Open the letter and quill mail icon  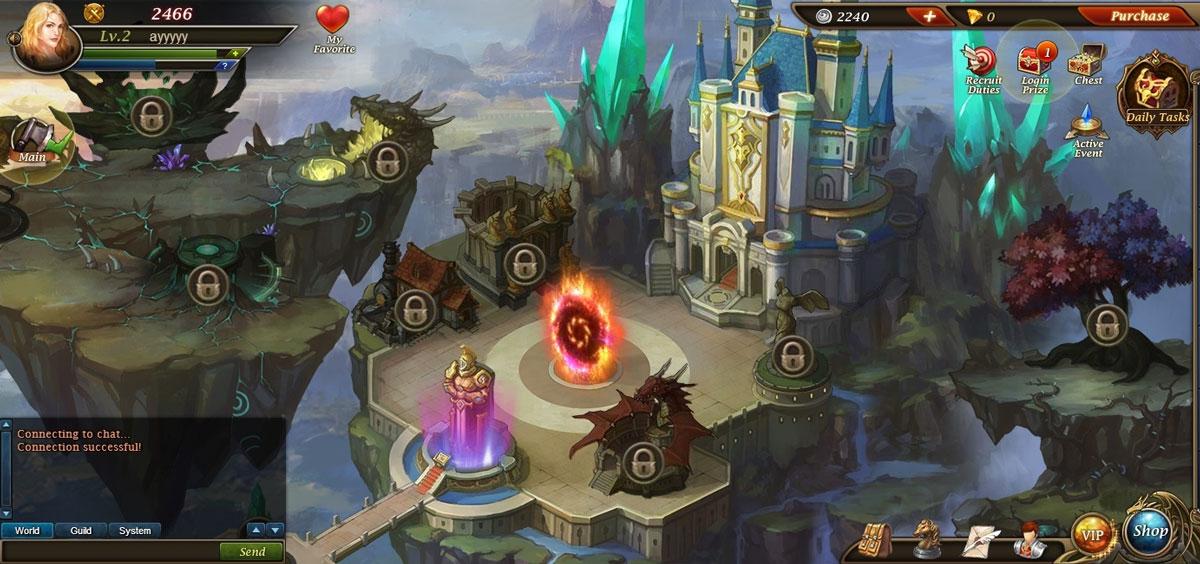click(980, 541)
